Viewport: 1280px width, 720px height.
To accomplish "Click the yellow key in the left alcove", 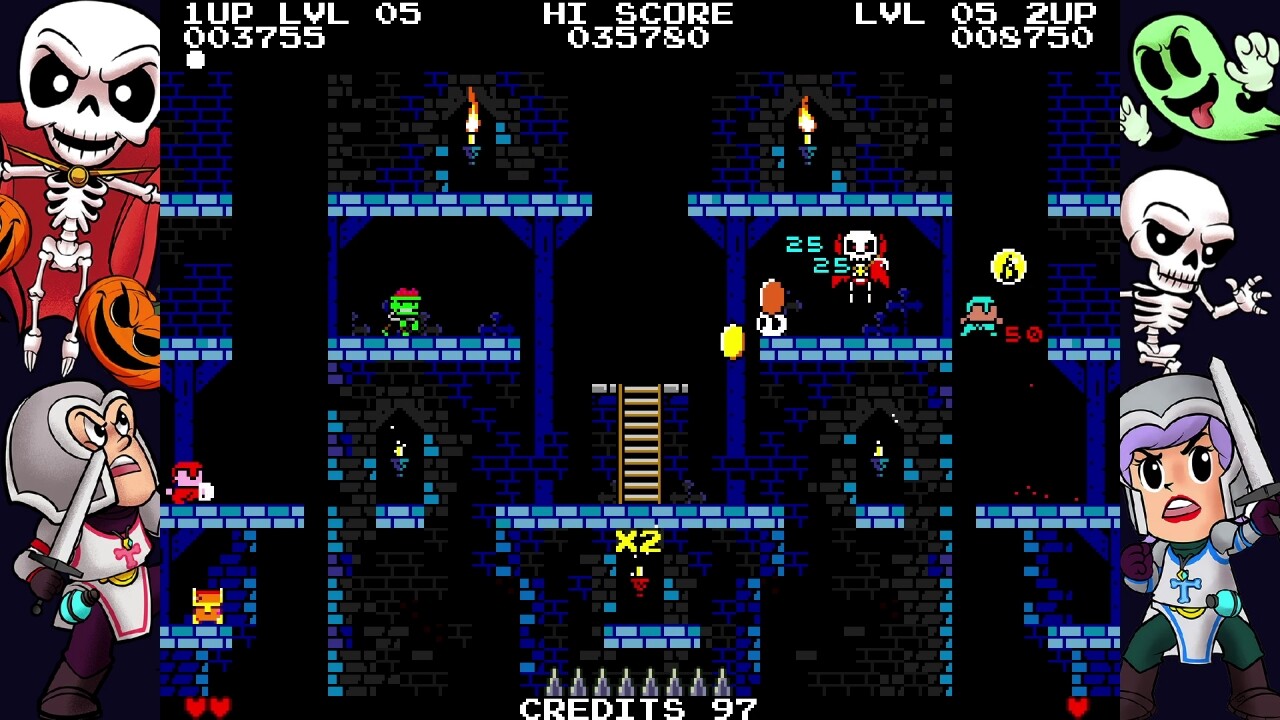I will 397,452.
